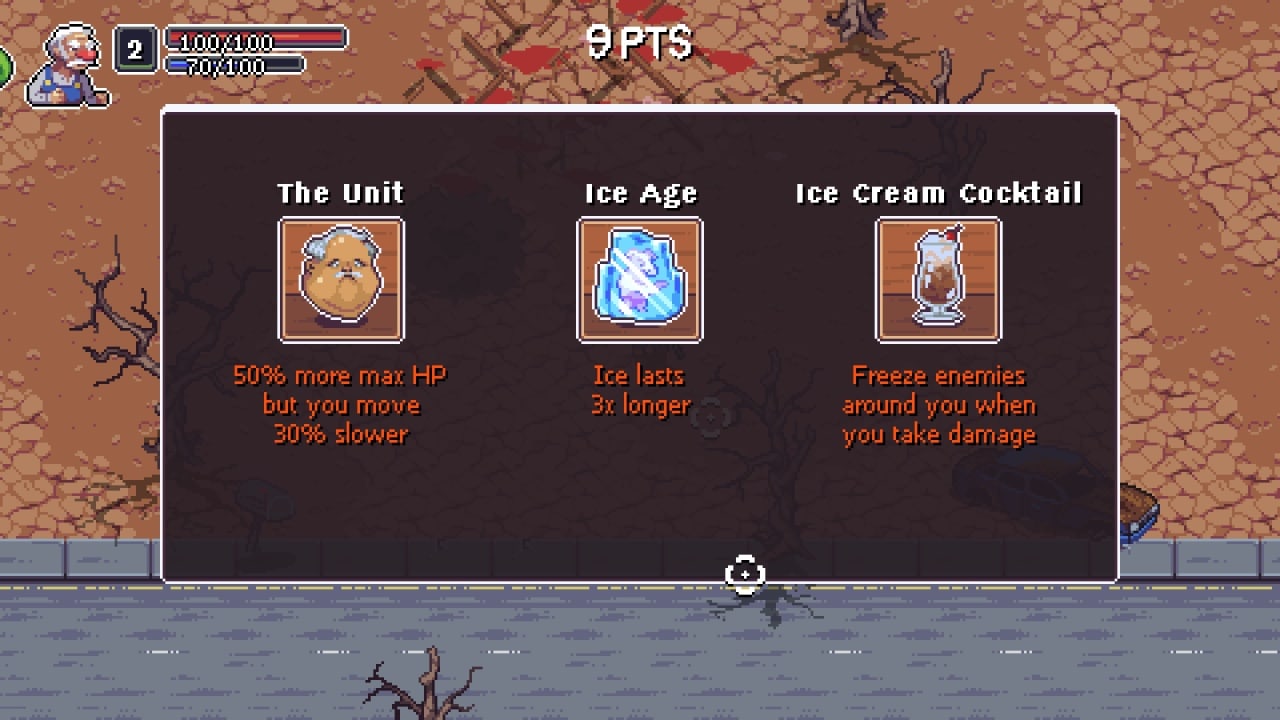
Task: Choose The Unit upgrade card
Action: [x=341, y=280]
